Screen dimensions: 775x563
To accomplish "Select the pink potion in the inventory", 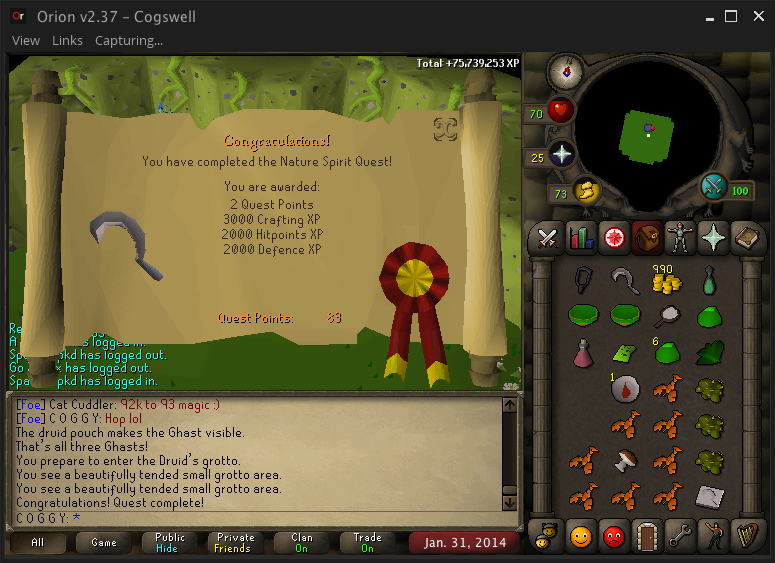I will point(585,352).
